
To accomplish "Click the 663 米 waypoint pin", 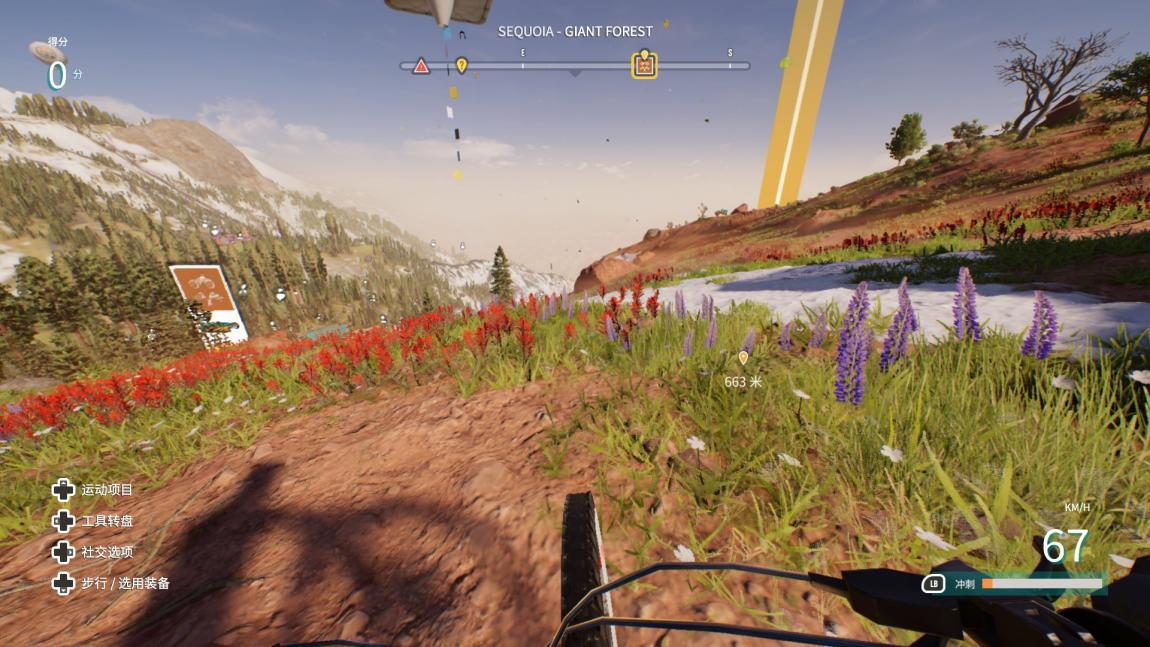I will tap(743, 358).
